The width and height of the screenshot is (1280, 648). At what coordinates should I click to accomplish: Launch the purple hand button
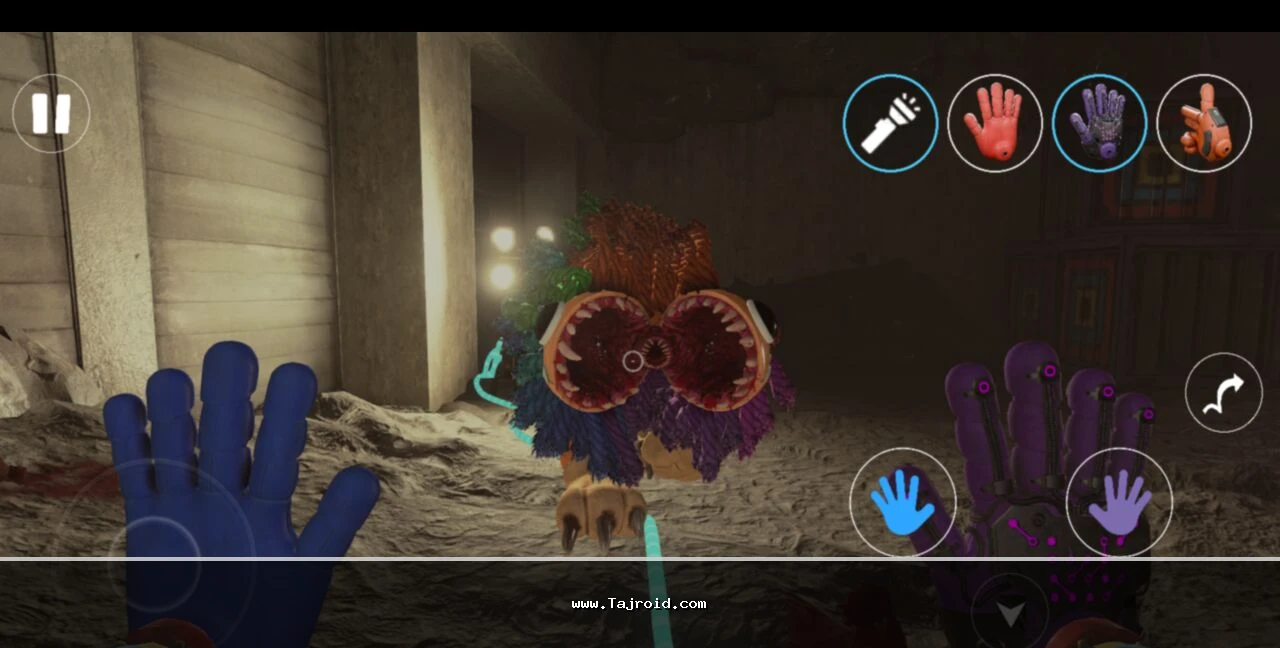point(1119,501)
